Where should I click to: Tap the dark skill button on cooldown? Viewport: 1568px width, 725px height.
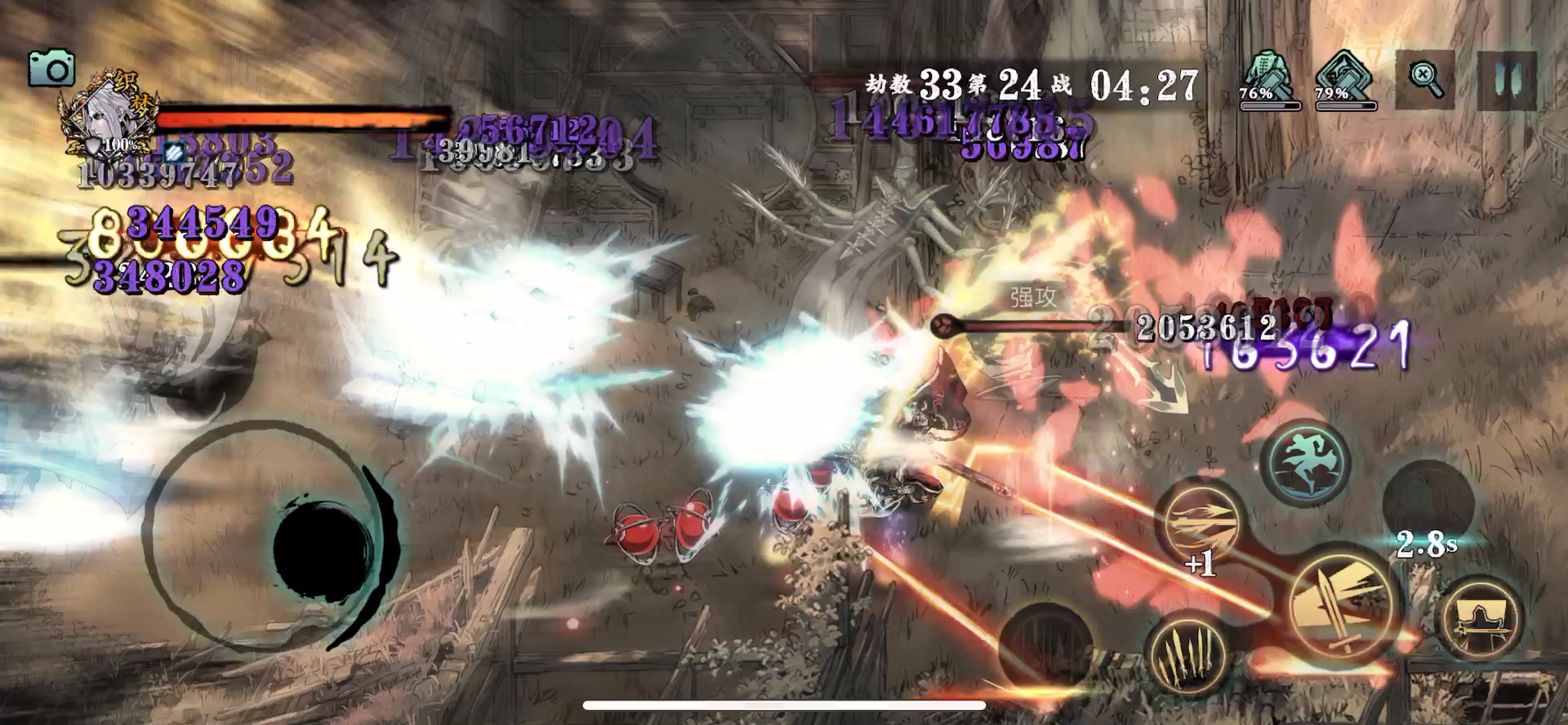point(1427,498)
